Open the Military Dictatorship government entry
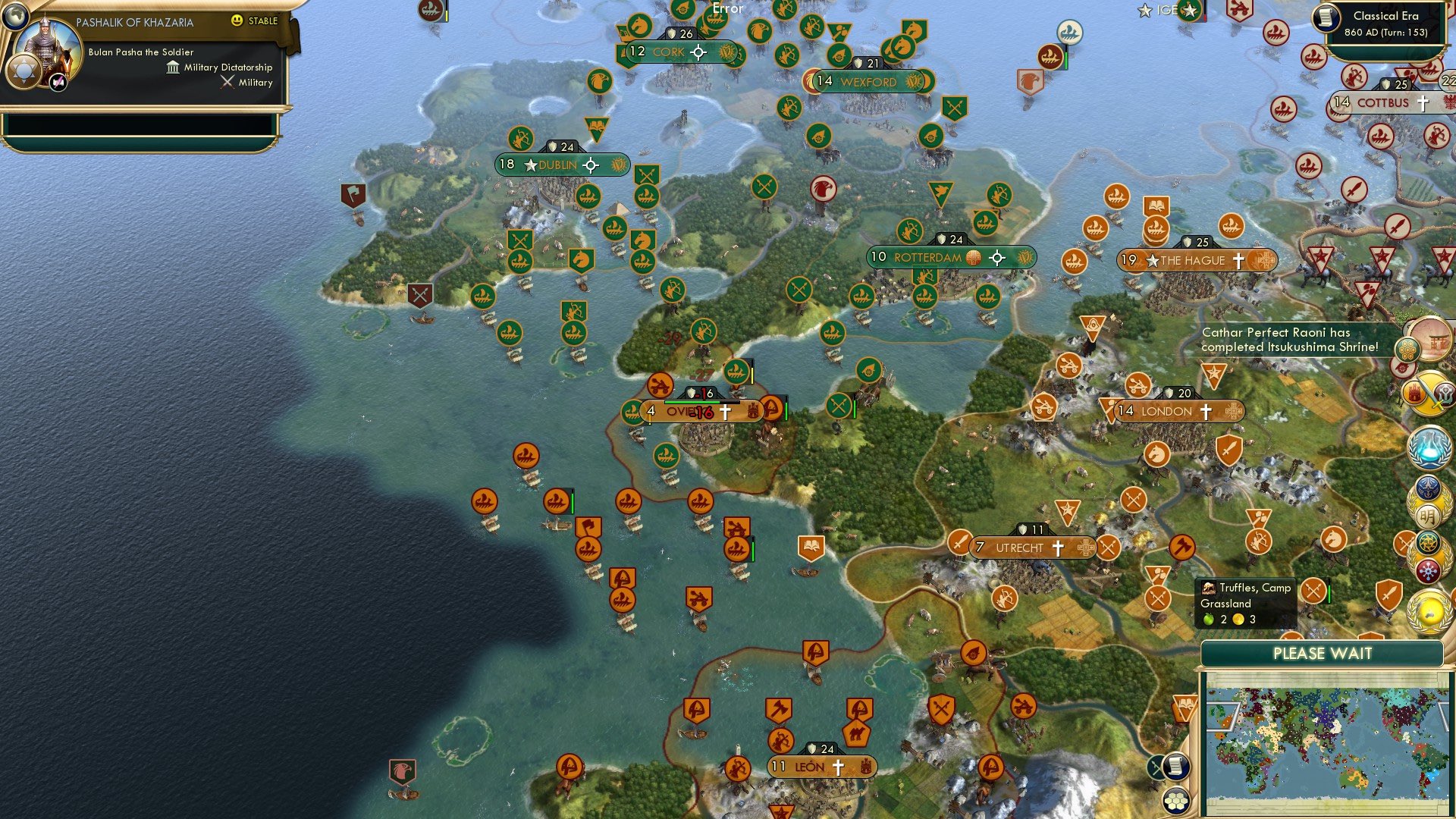Viewport: 1456px width, 819px height. click(x=225, y=67)
